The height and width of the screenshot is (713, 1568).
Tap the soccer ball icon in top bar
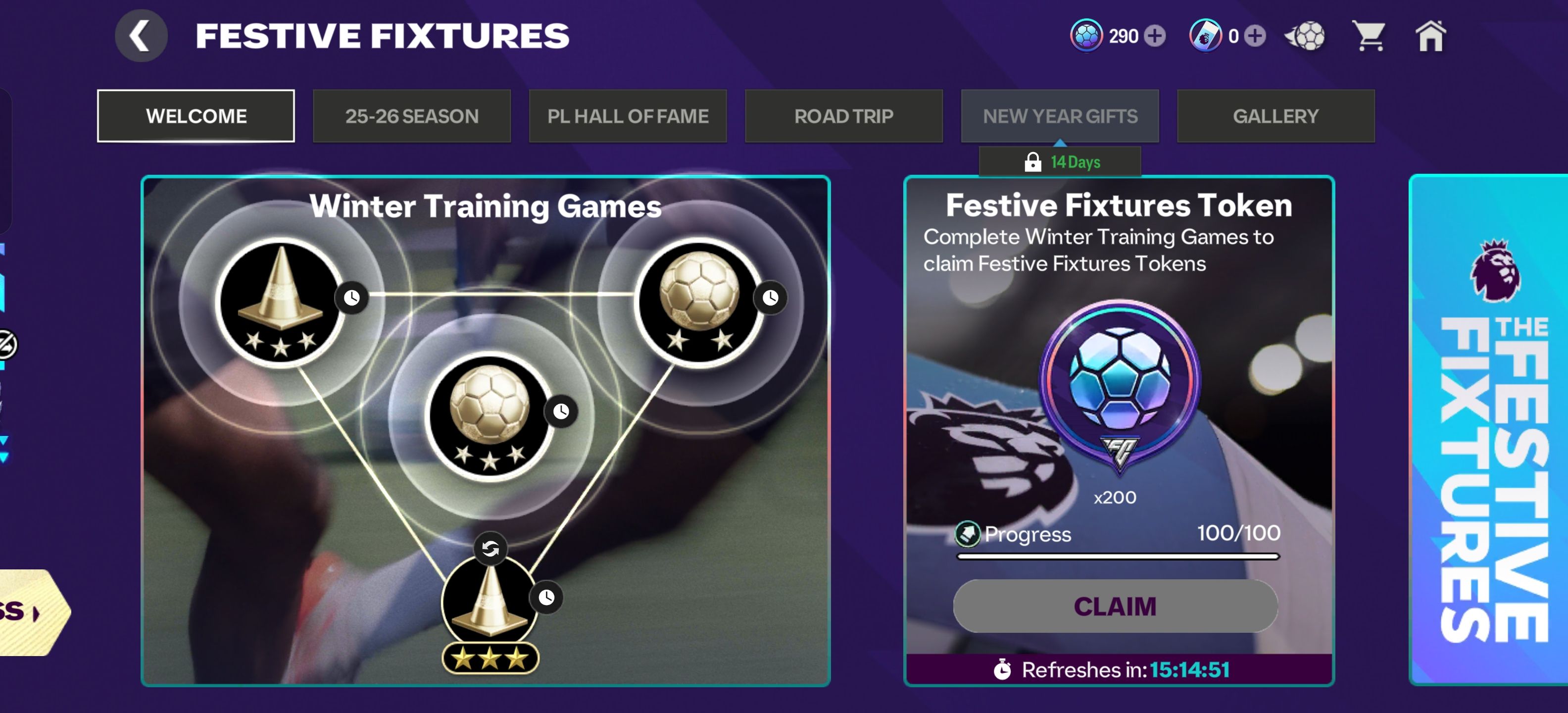pyautogui.click(x=1305, y=36)
